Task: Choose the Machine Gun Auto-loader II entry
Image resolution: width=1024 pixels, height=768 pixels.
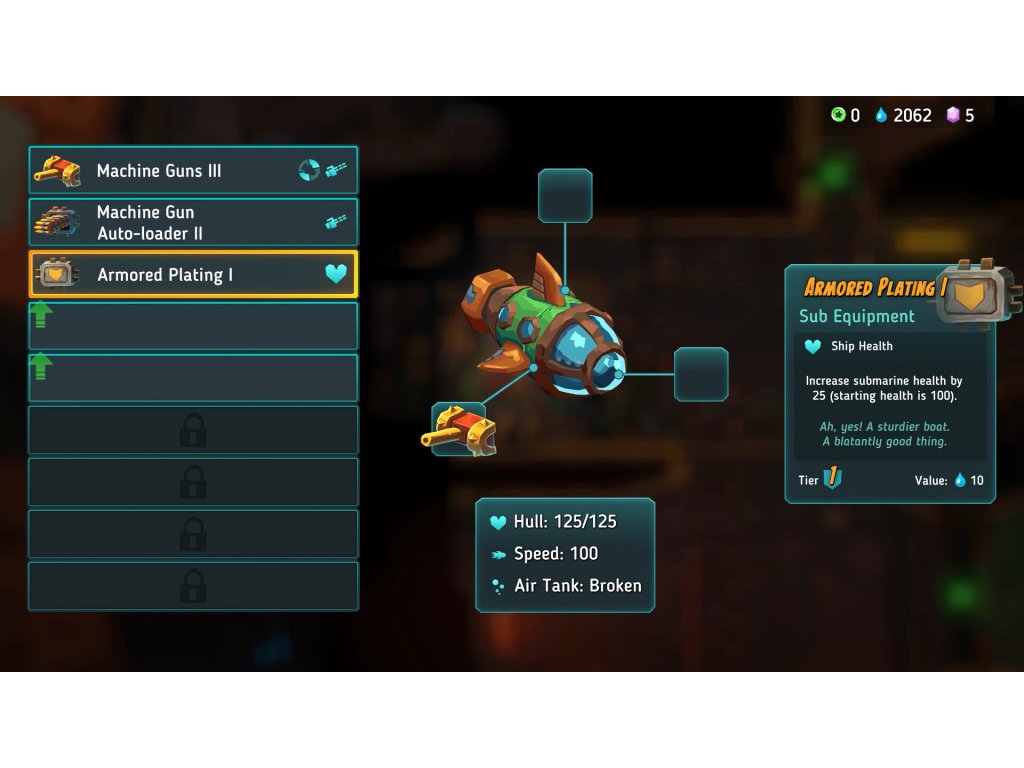Action: click(193, 222)
